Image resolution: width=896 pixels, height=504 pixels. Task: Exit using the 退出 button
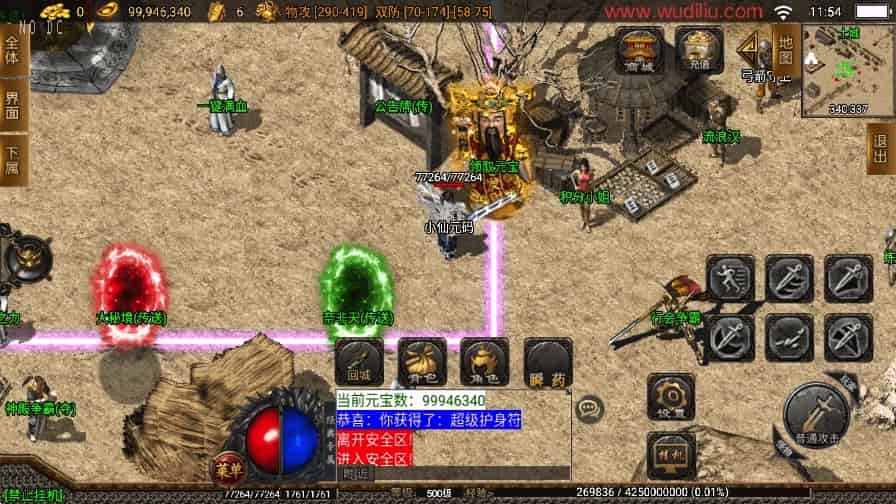coord(881,149)
